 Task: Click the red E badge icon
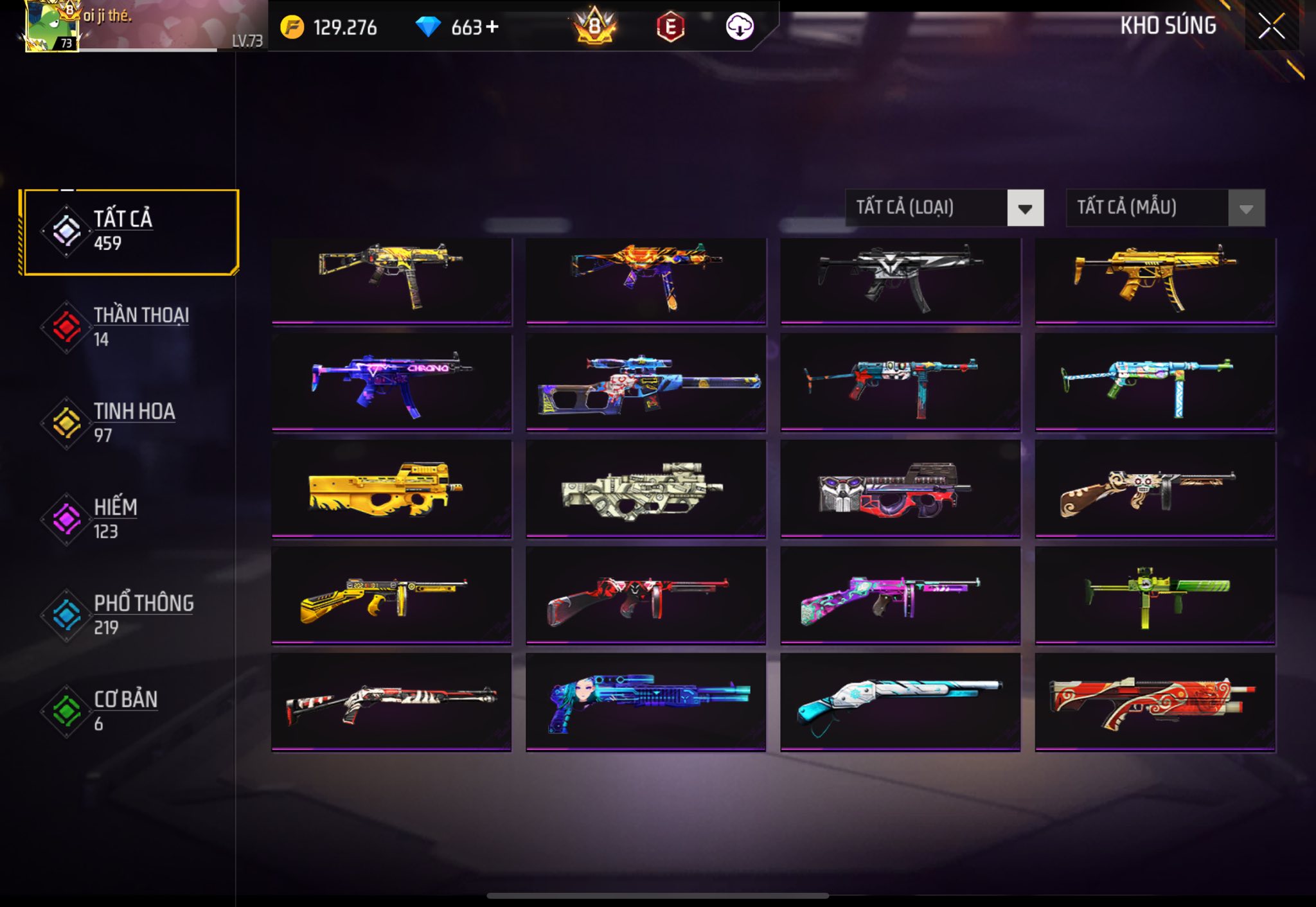(670, 27)
